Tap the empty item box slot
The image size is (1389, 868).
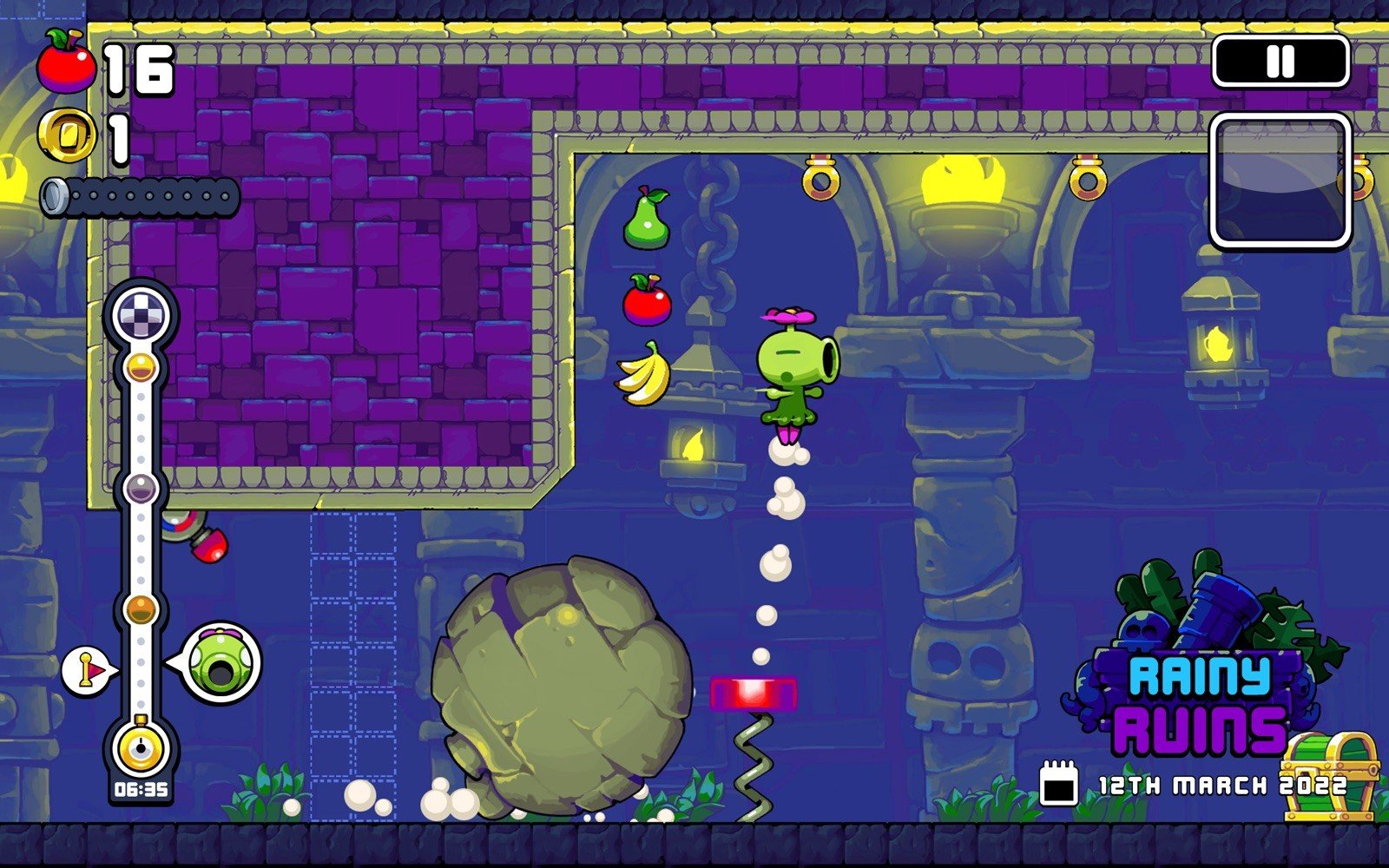point(1280,180)
